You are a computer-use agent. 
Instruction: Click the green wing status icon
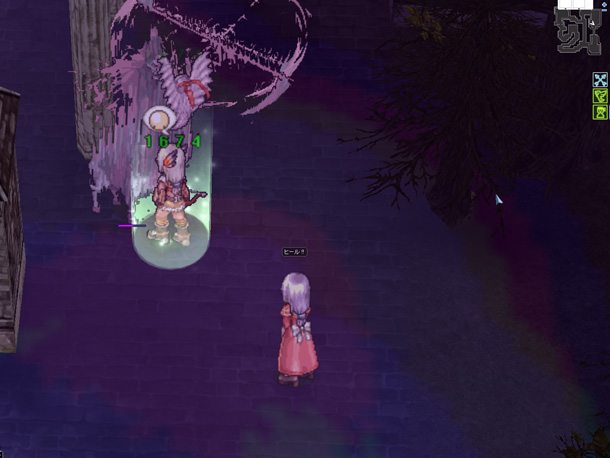pos(600,96)
